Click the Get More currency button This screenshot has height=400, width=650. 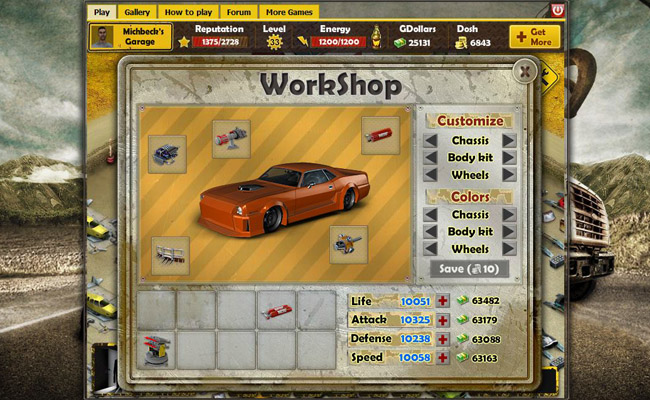[534, 37]
